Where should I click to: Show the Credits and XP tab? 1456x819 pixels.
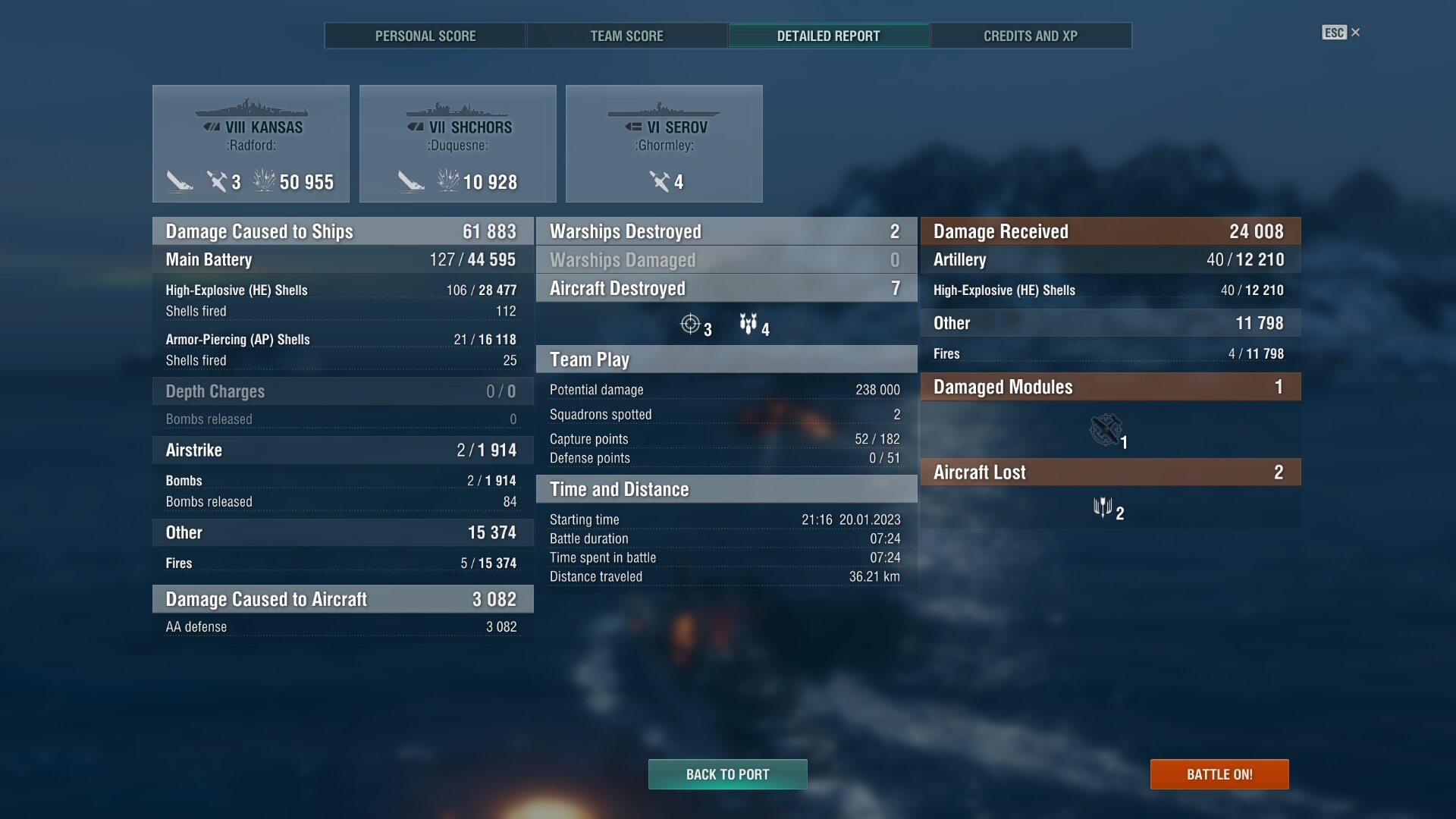tap(1030, 36)
